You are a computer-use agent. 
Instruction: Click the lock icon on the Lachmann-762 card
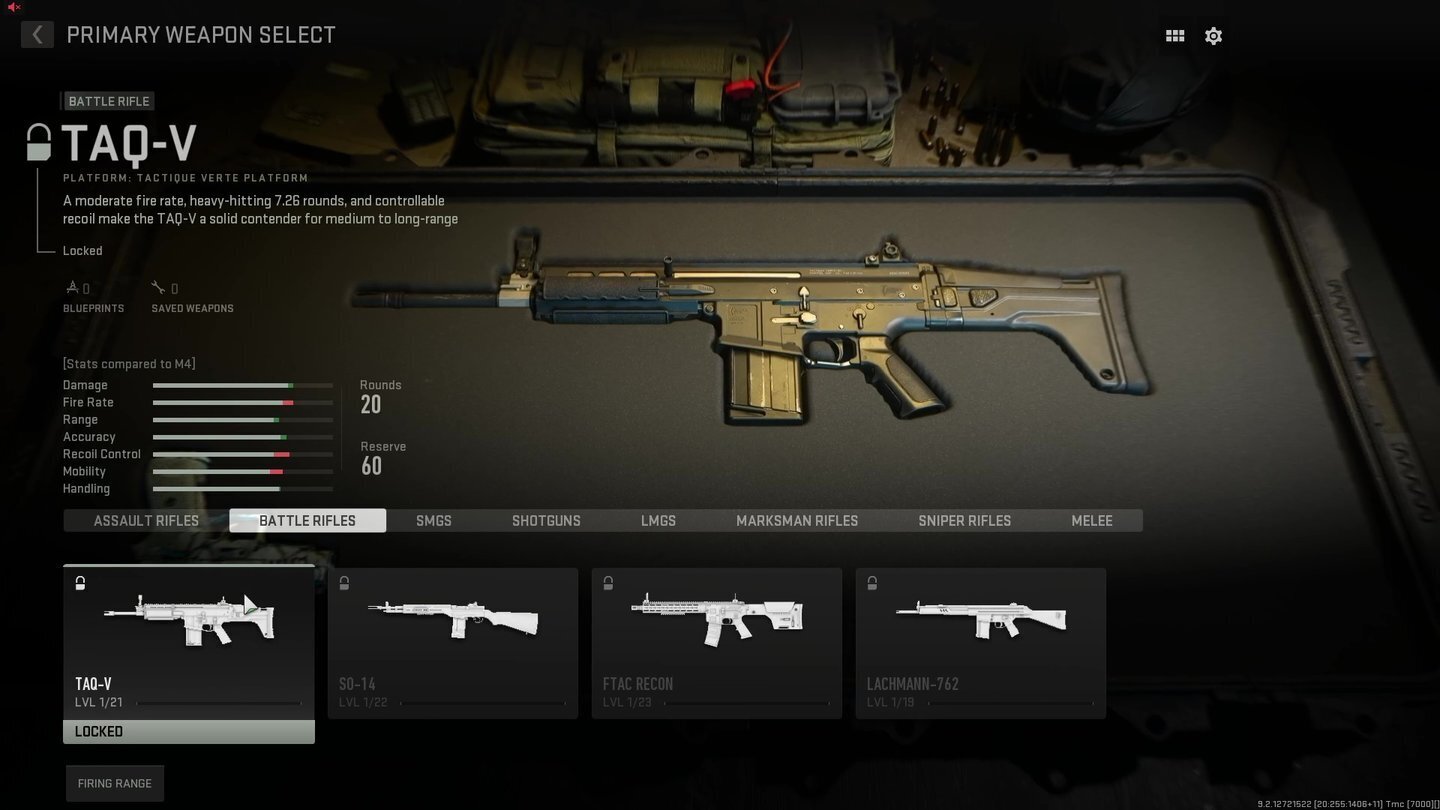tap(871, 583)
